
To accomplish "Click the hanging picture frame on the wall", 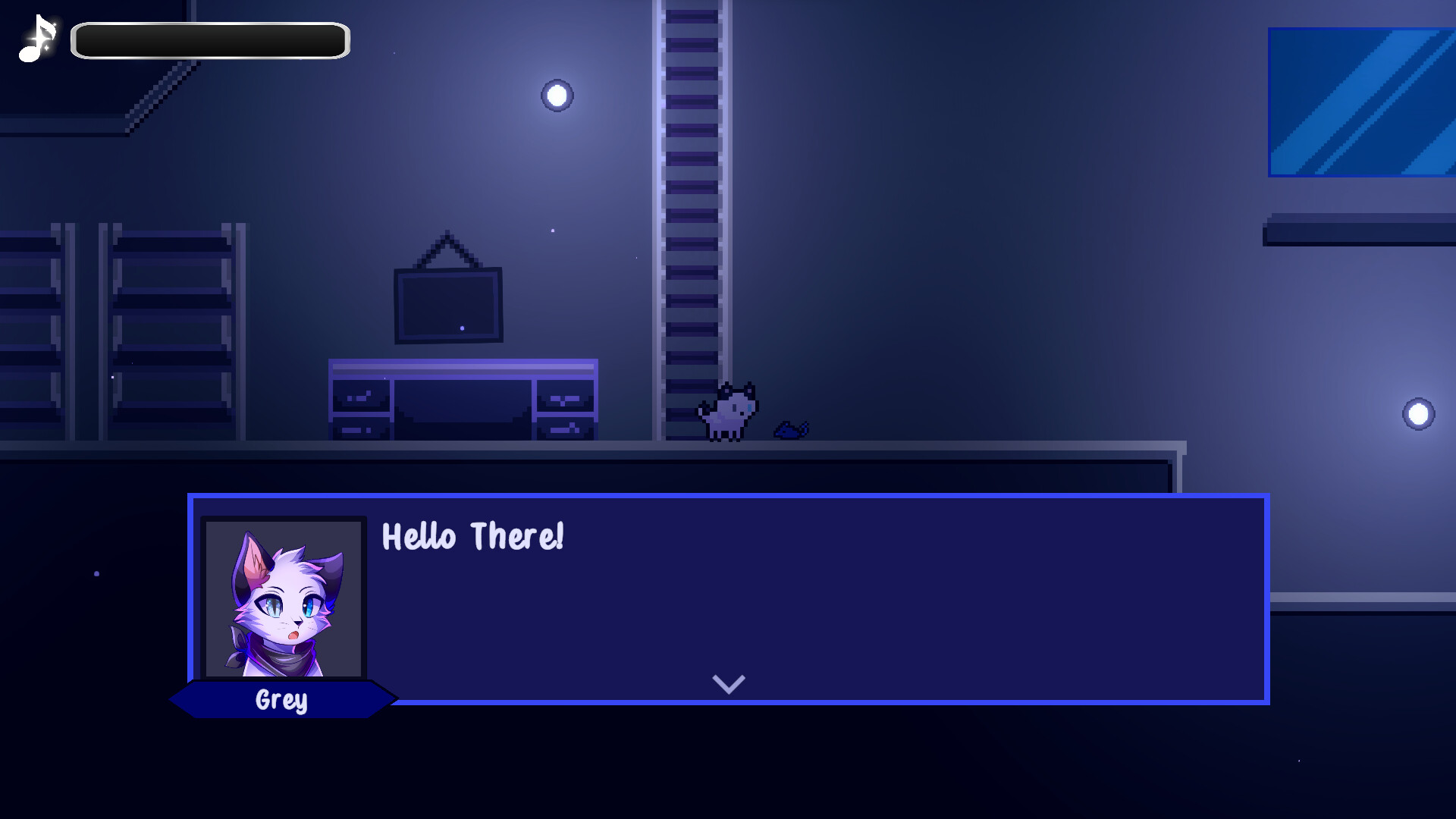I will pos(447,303).
